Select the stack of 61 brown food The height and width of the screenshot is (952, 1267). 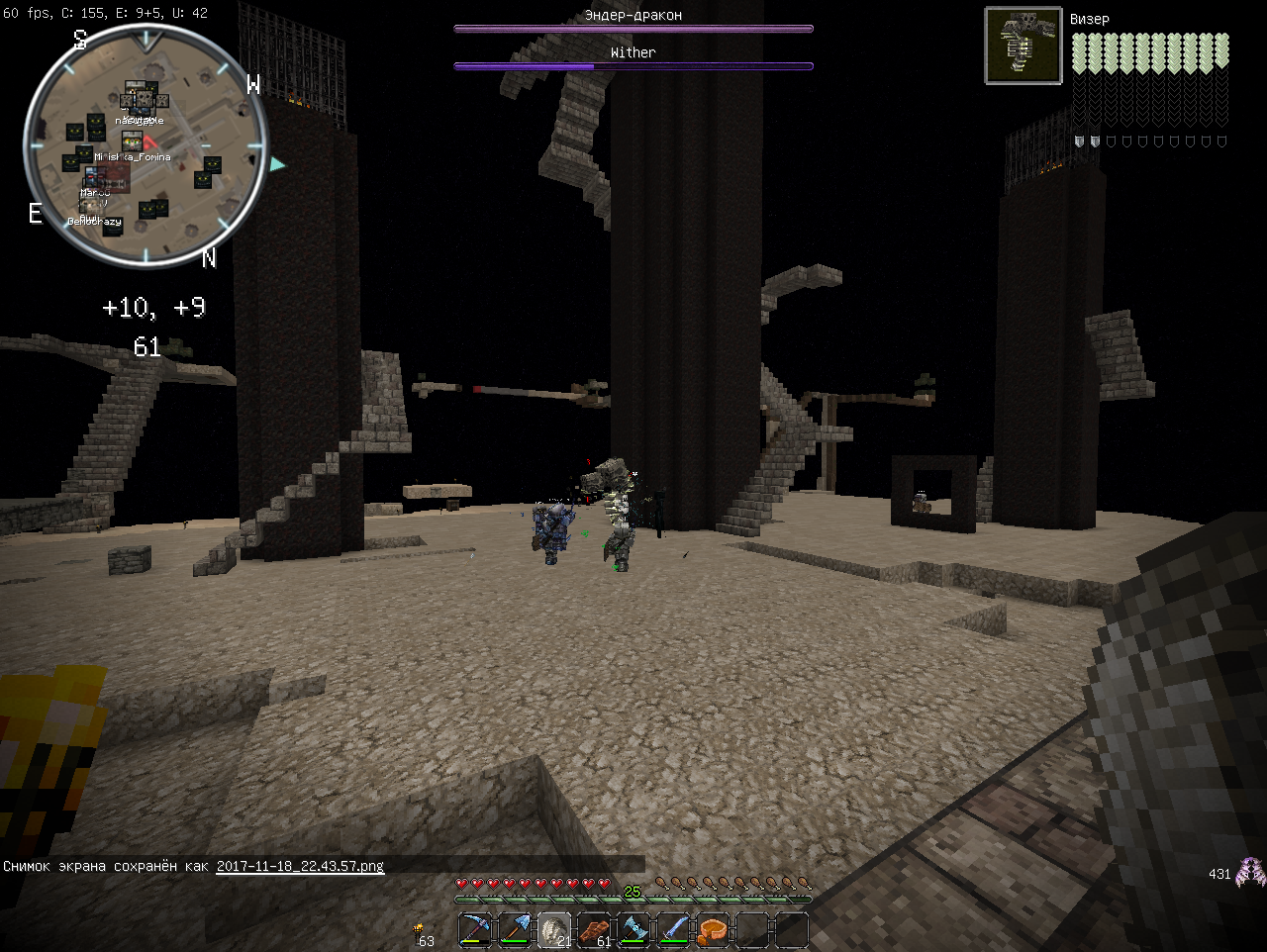point(594,930)
